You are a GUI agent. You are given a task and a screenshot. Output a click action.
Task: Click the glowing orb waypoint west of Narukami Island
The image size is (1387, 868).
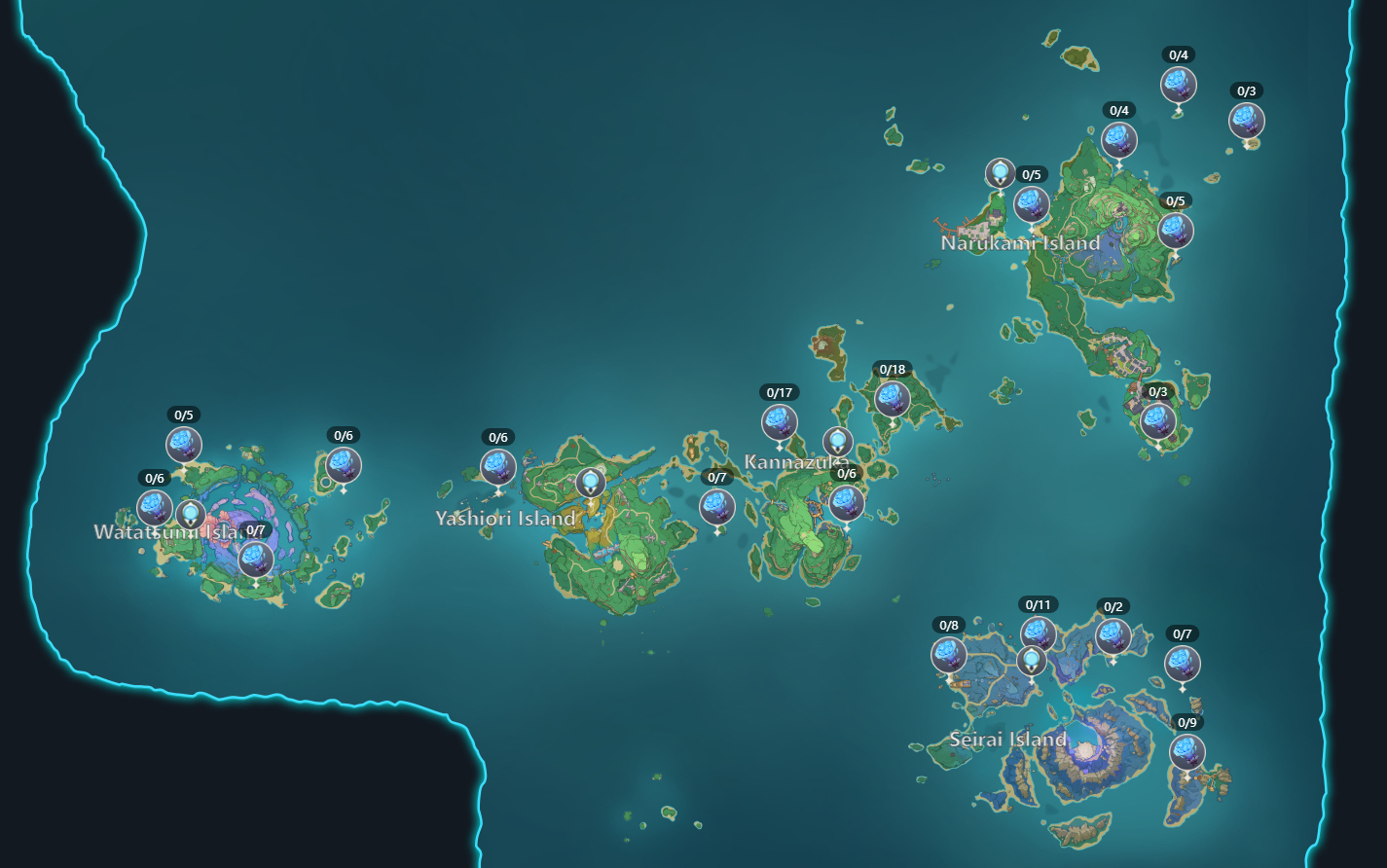pyautogui.click(x=1000, y=172)
